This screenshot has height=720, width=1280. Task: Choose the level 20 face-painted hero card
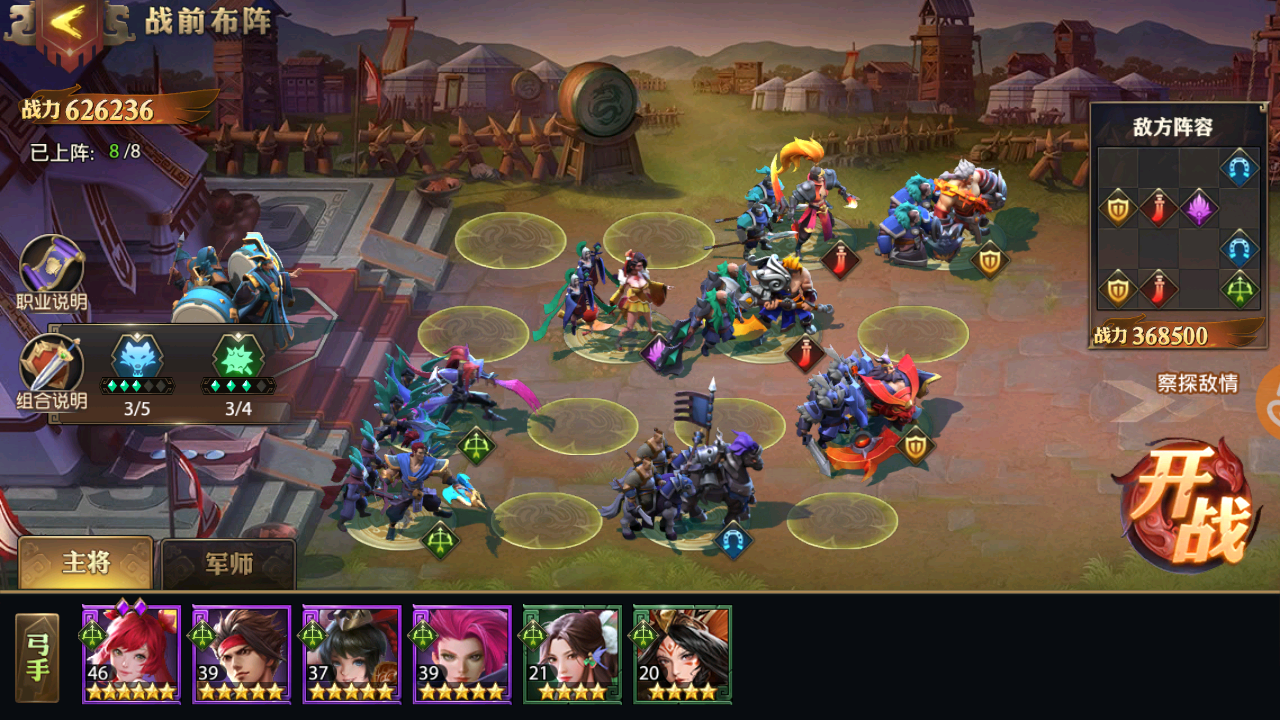tap(682, 653)
